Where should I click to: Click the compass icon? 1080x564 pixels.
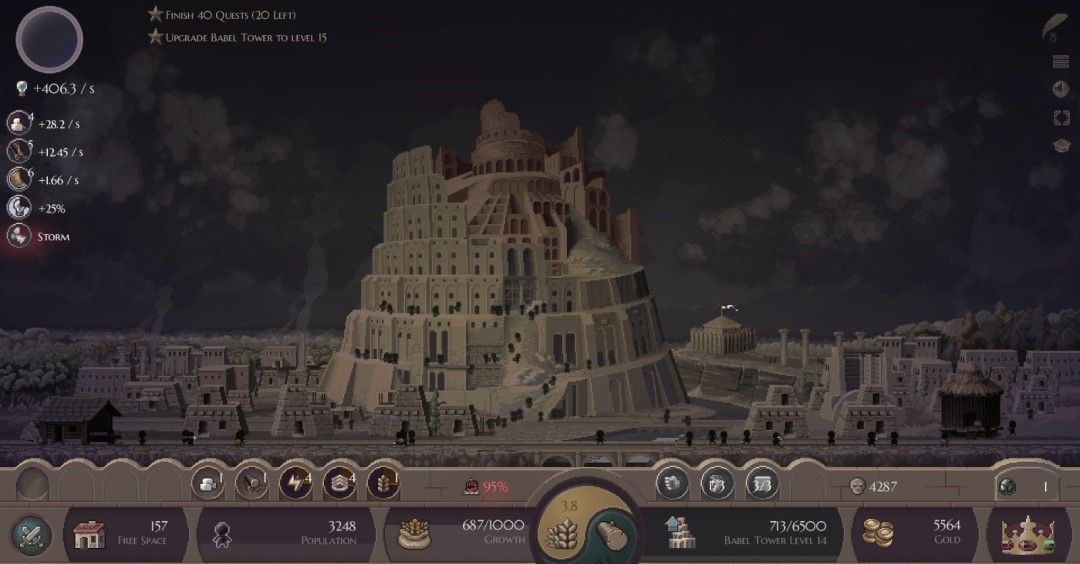[x=1061, y=89]
